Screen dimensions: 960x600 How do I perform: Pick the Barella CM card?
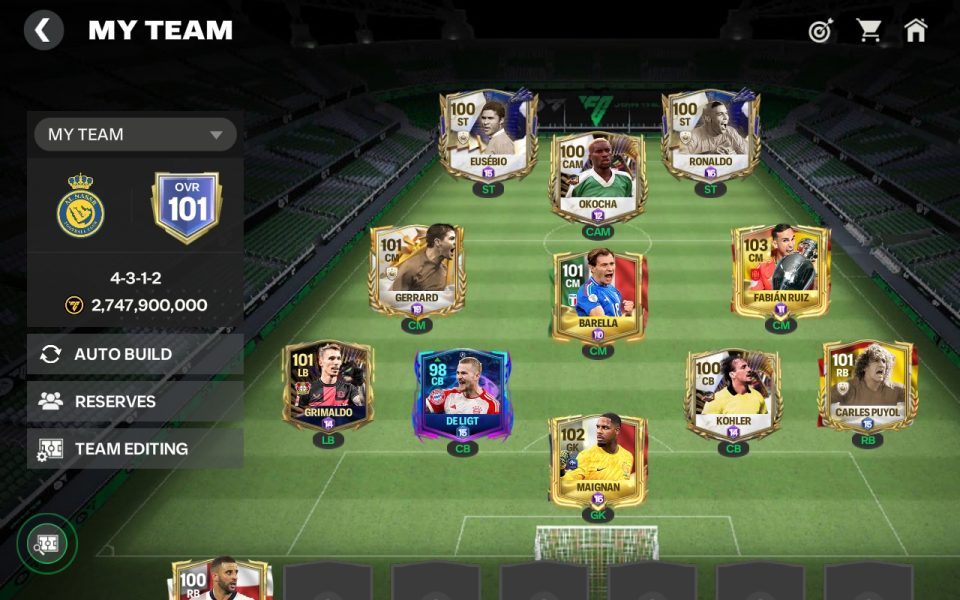pos(598,295)
